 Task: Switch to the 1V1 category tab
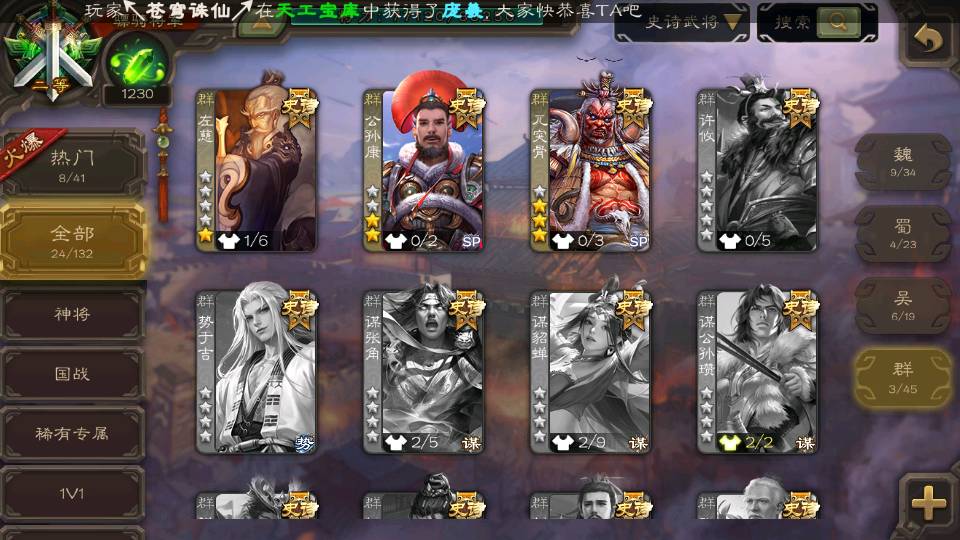72,493
